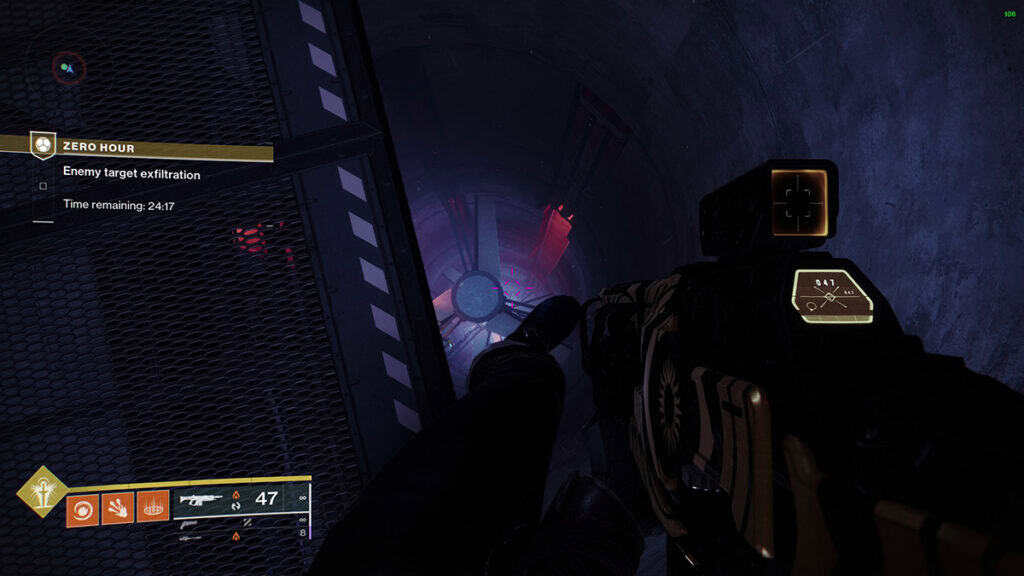1024x576 pixels.
Task: Use the swirling orb grenade ability
Action: tap(82, 509)
